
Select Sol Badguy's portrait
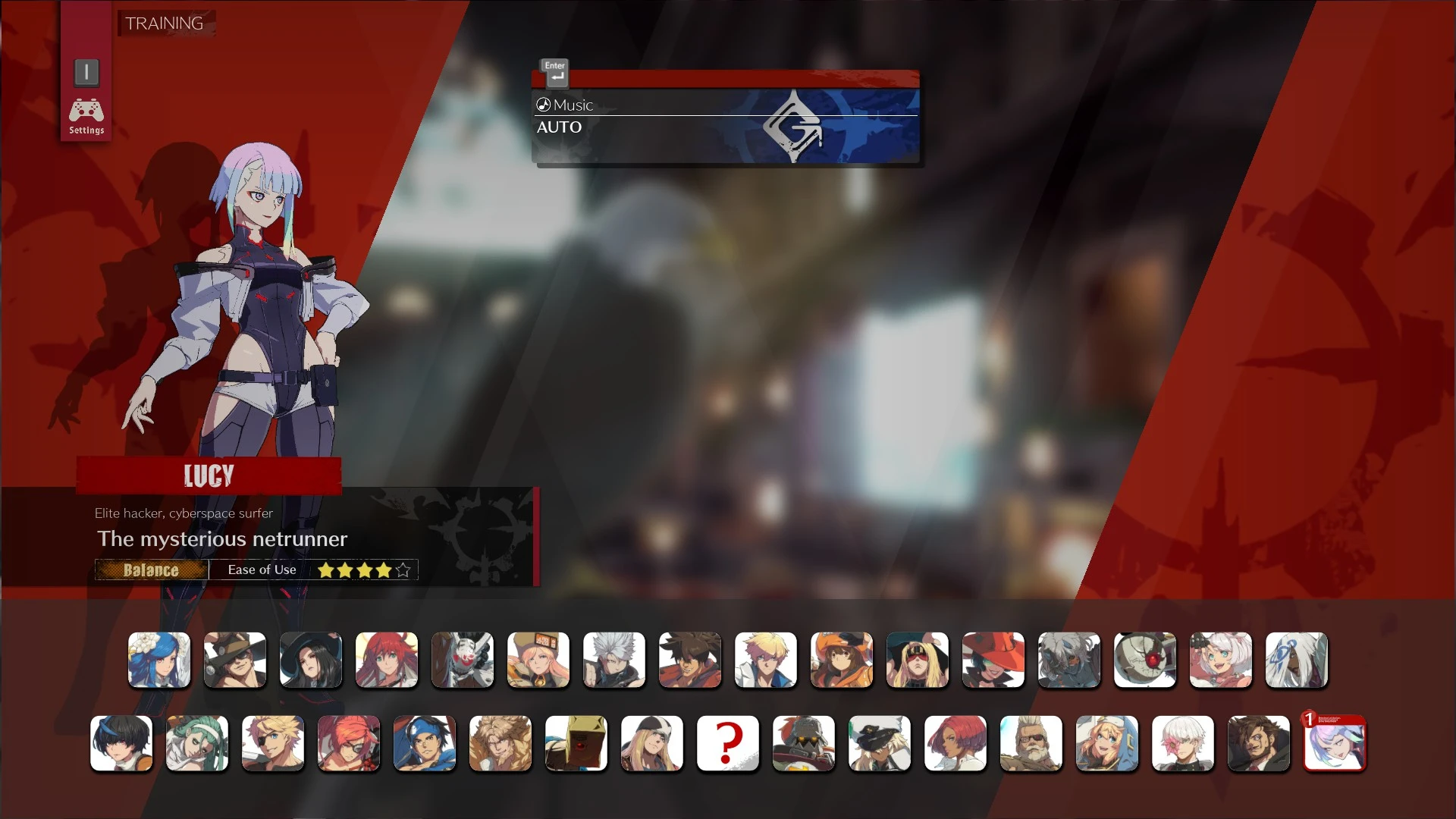tap(690, 661)
